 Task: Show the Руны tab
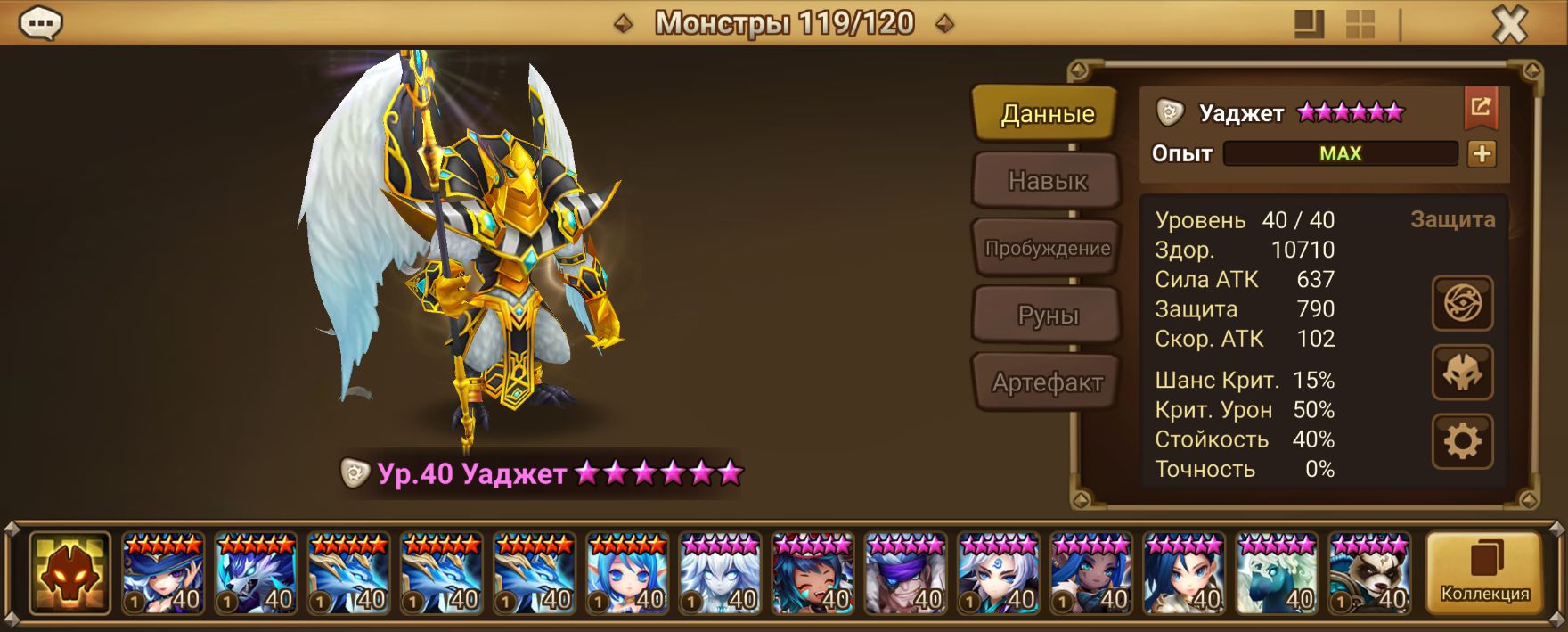1047,316
